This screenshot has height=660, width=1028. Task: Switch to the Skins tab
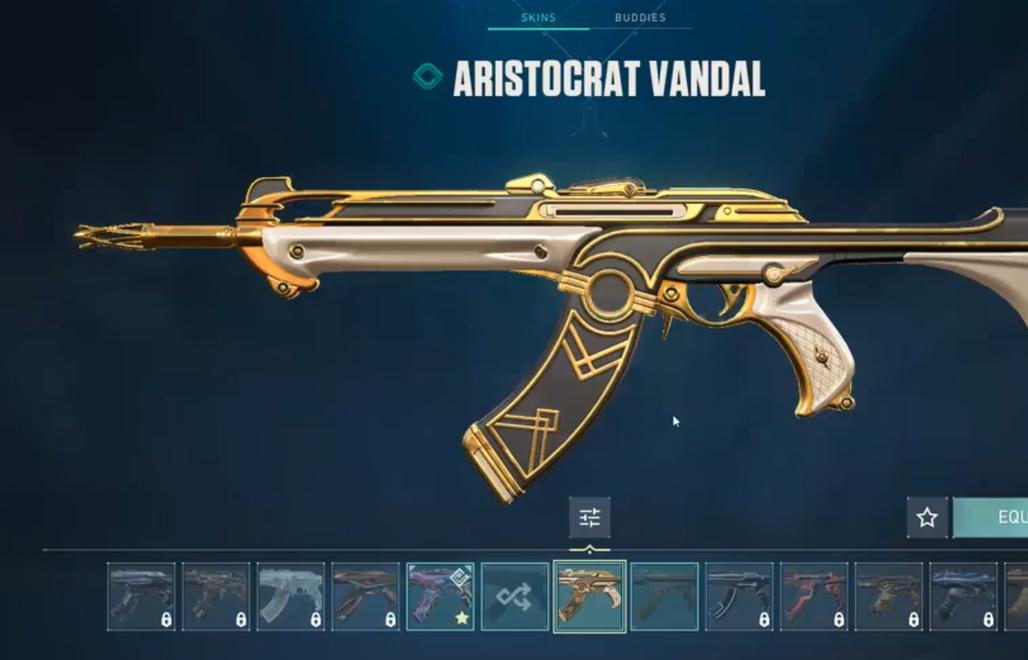pos(538,18)
